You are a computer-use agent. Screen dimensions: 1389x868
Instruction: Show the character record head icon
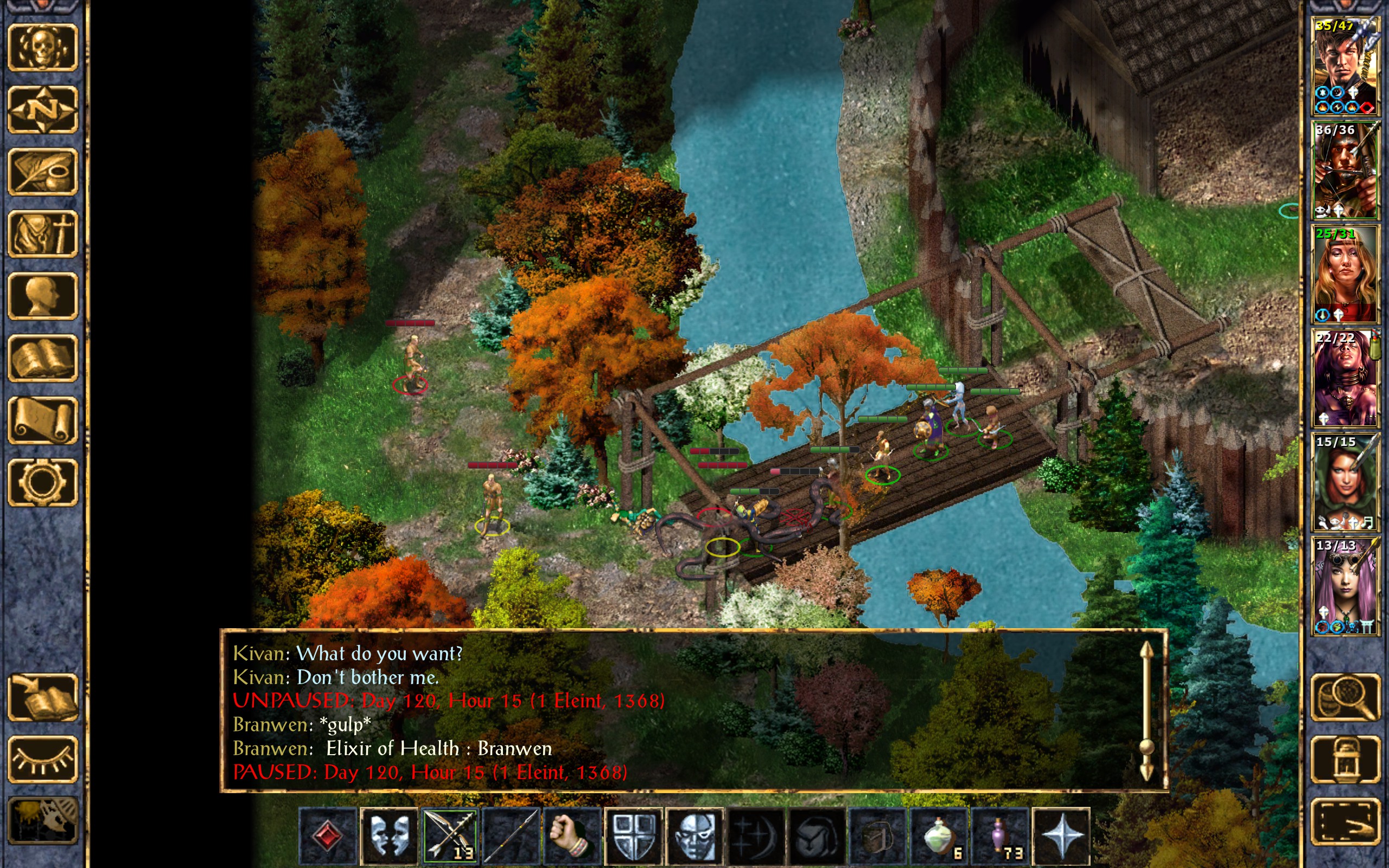[42, 295]
